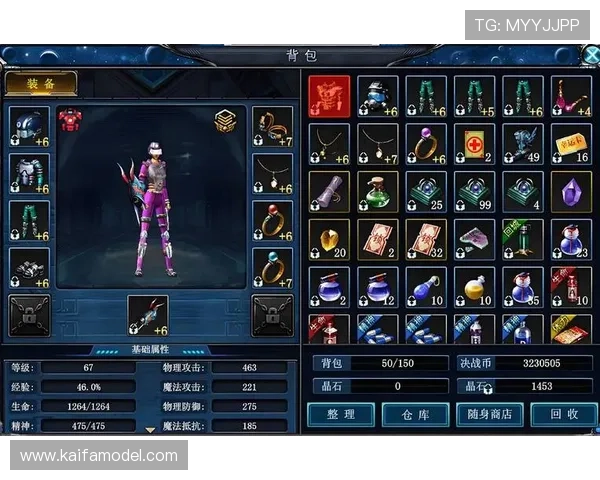The image size is (600, 480).
Task: Select the equipped chest armor slot
Action: point(29,174)
